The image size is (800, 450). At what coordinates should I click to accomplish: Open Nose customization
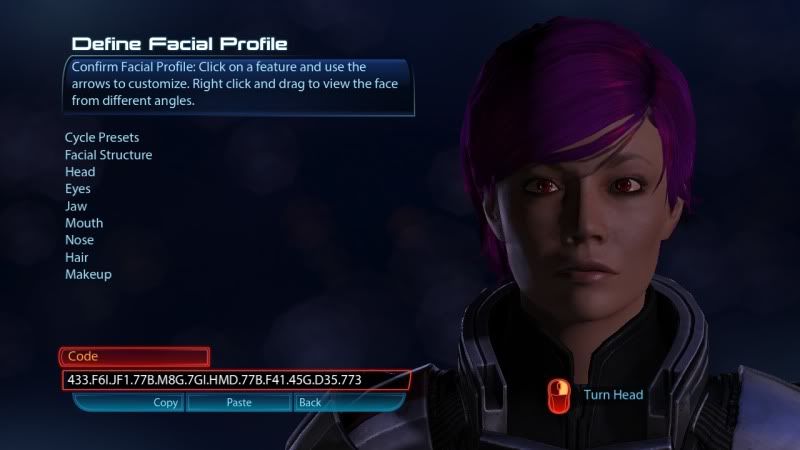click(x=79, y=240)
